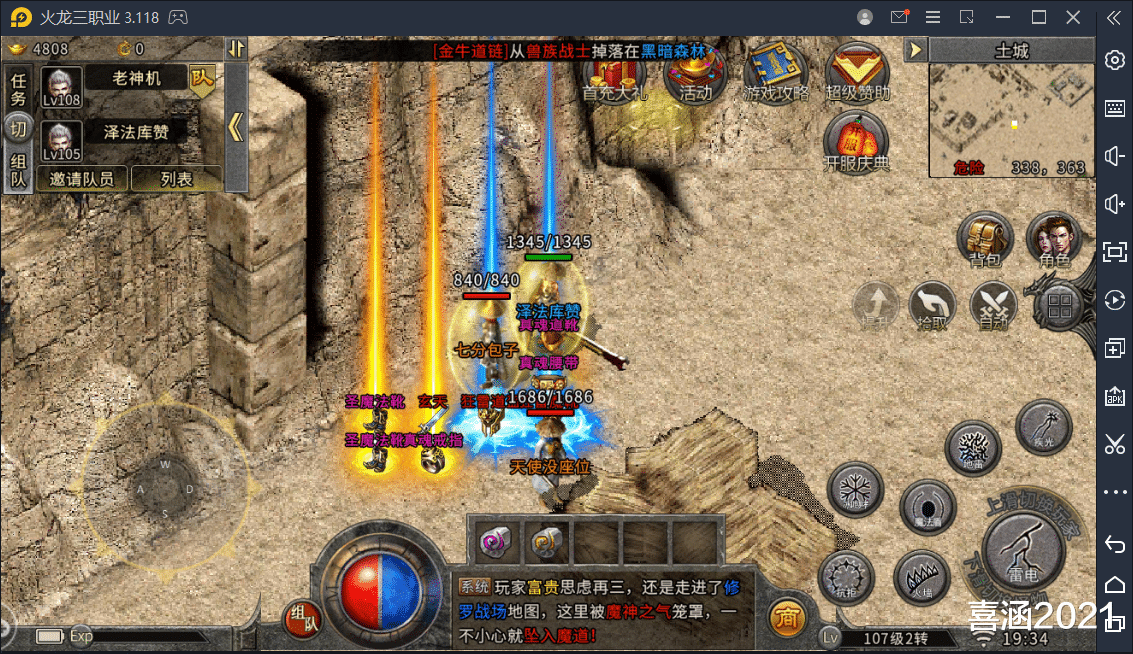
Task: Open the 游戏攻略 game guide book
Action: pyautogui.click(x=775, y=73)
